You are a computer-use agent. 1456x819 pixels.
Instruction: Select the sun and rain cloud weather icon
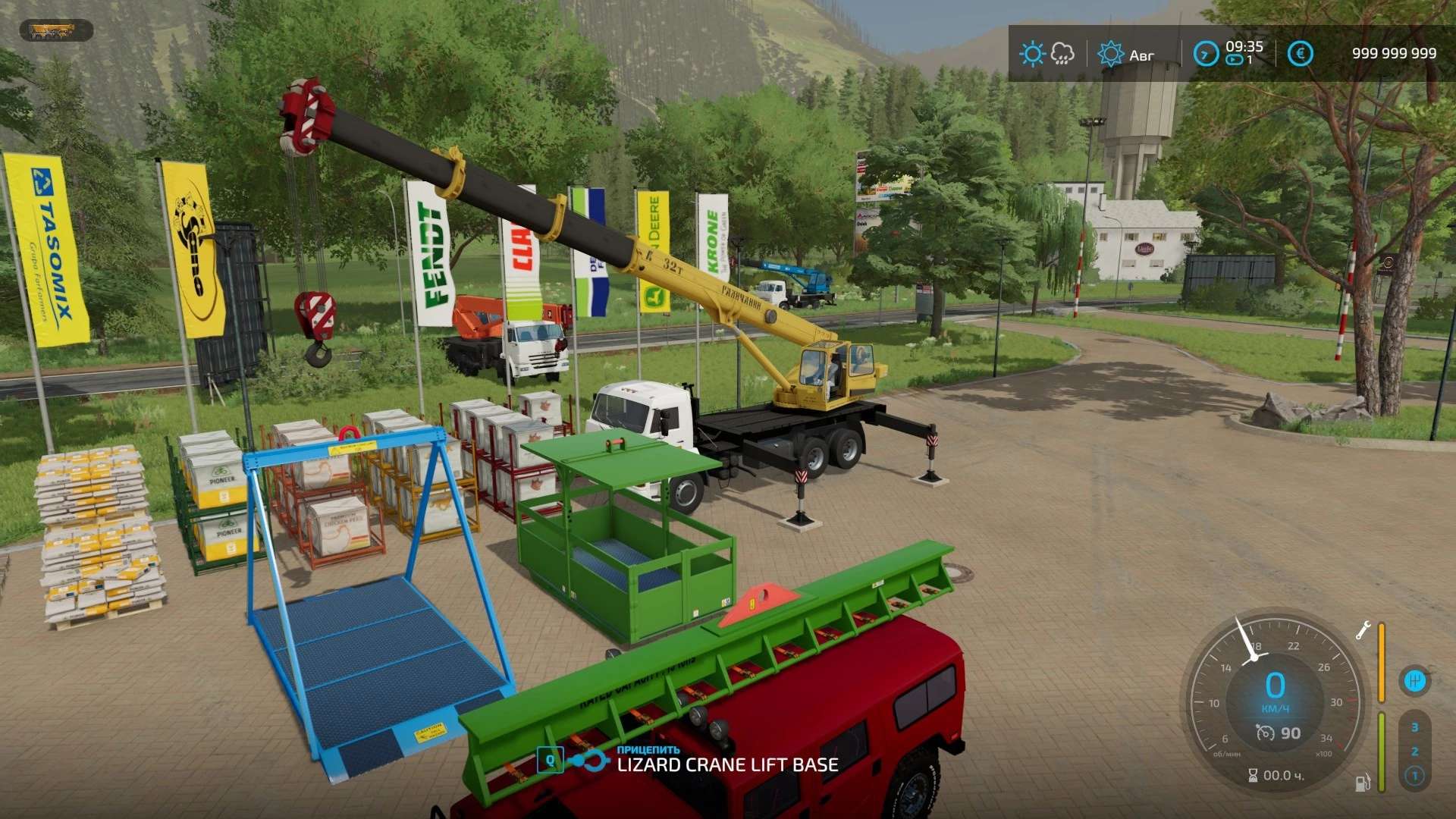1046,54
